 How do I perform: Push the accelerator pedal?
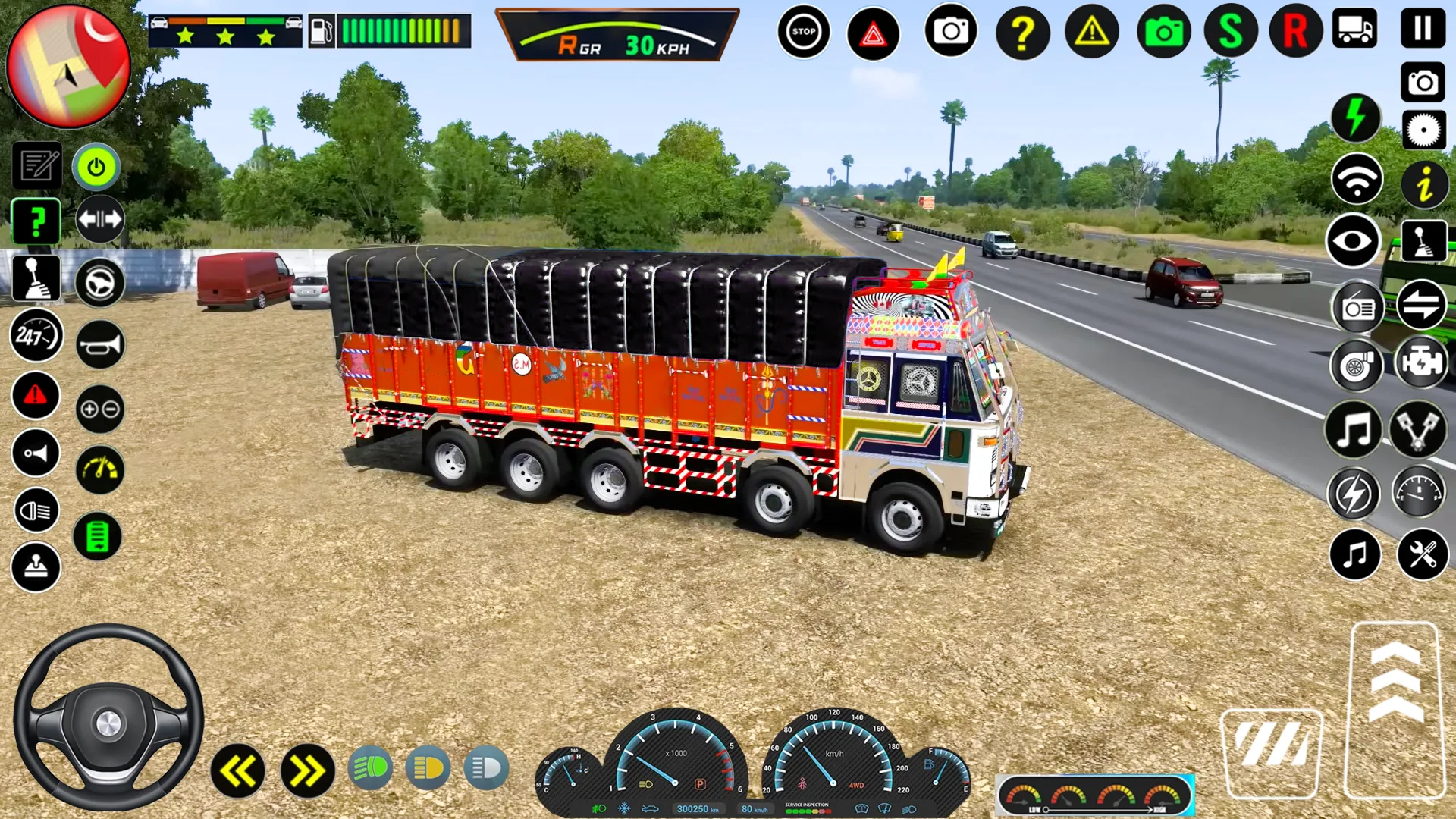(1395, 711)
